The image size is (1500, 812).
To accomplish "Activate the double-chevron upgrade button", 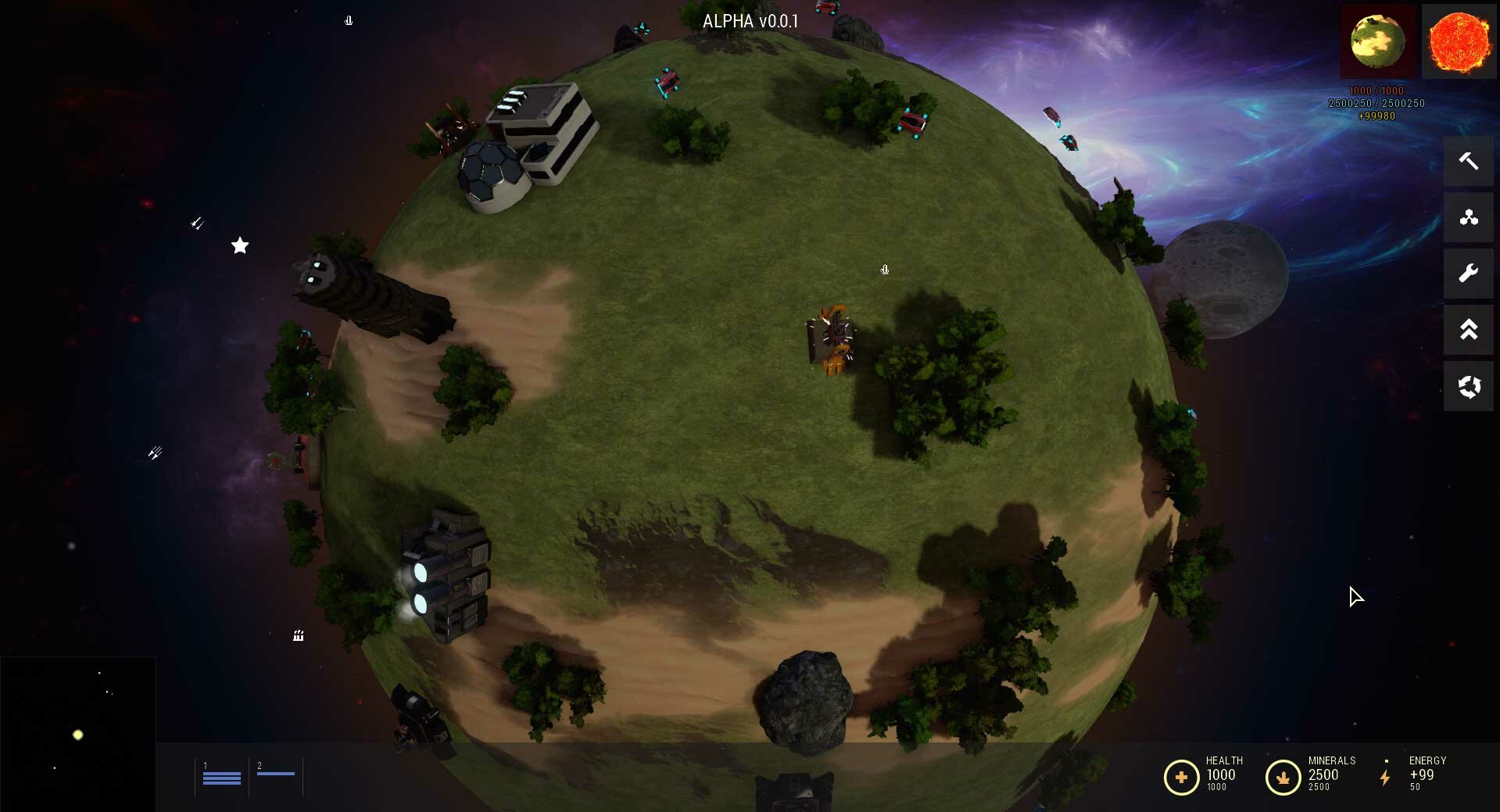I will click(x=1468, y=330).
